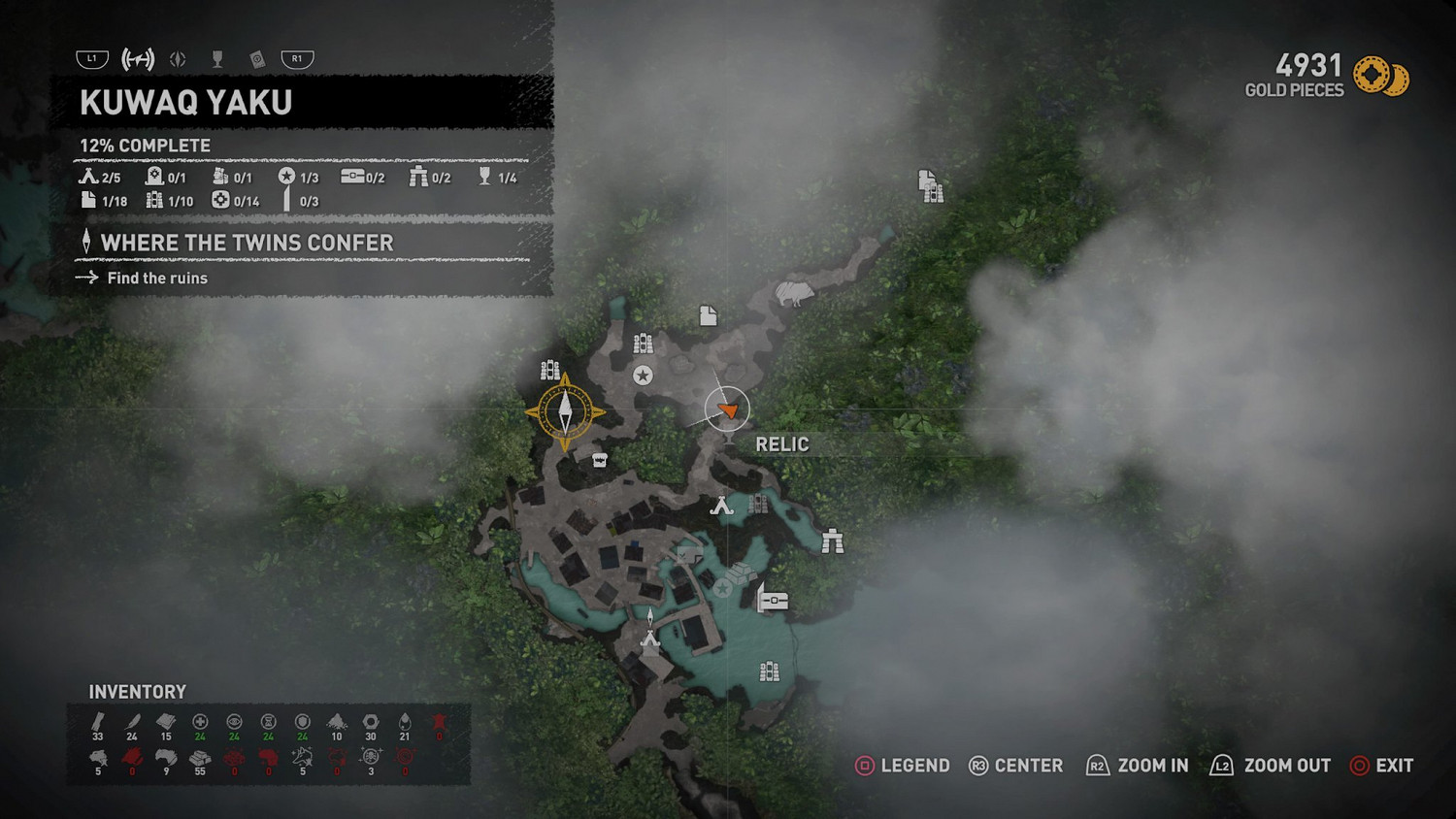Click the Where the Twins Confer objective
The image size is (1456, 819).
[247, 243]
